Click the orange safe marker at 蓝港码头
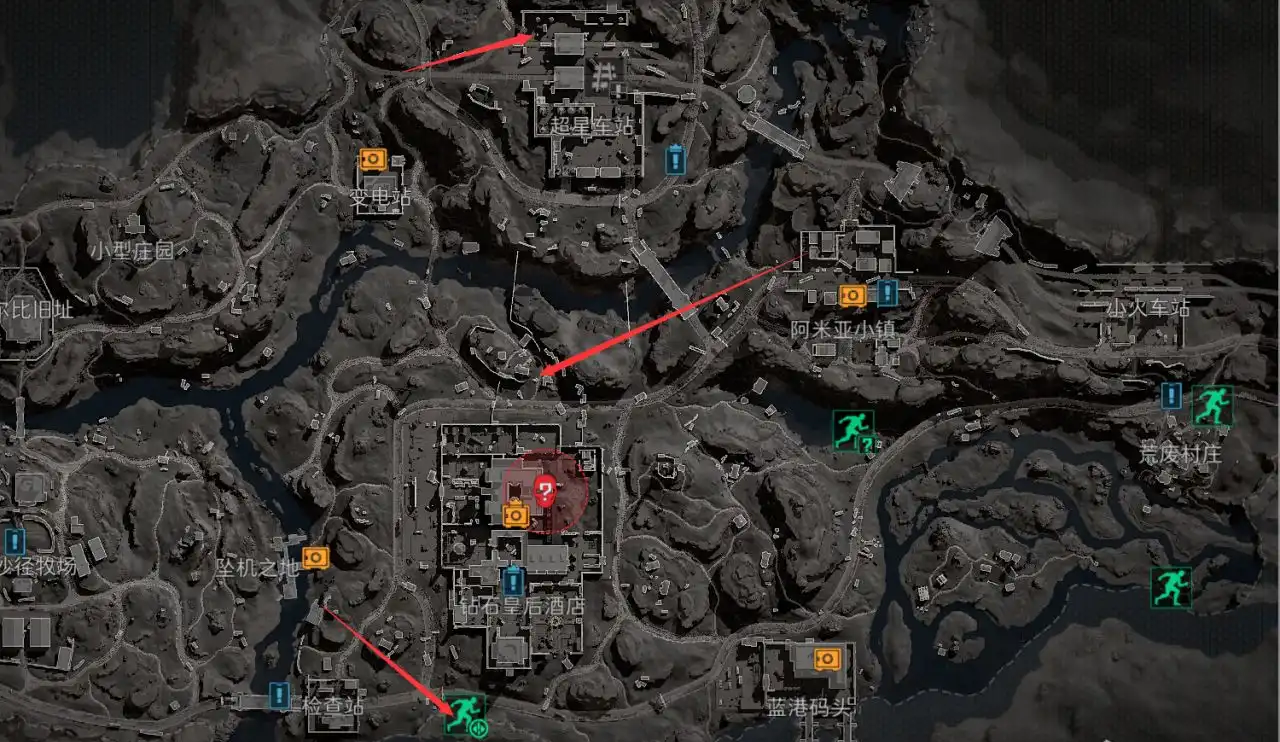Screen dimensions: 1280x742 (826, 658)
